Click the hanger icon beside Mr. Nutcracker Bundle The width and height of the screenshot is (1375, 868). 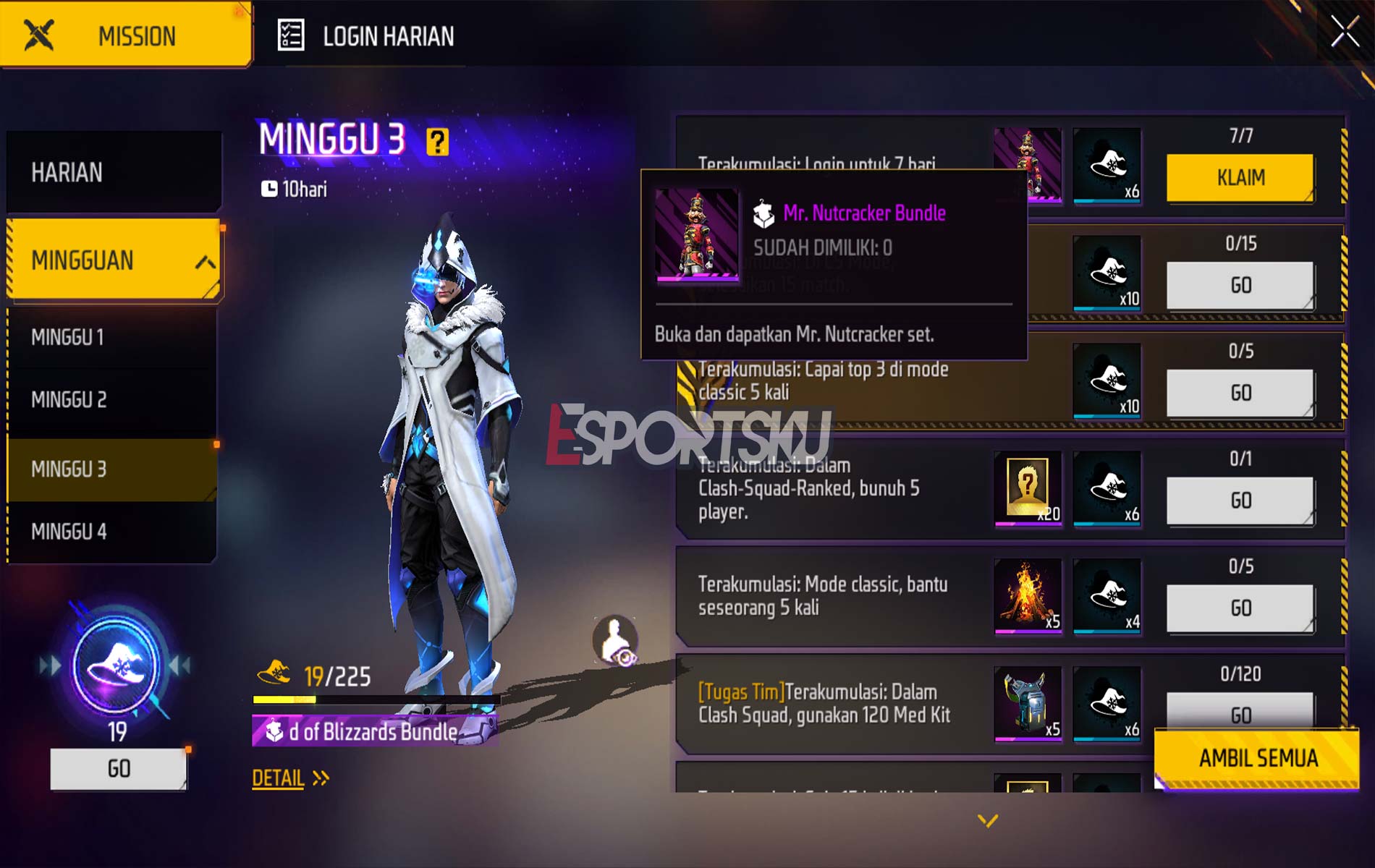pyautogui.click(x=764, y=213)
